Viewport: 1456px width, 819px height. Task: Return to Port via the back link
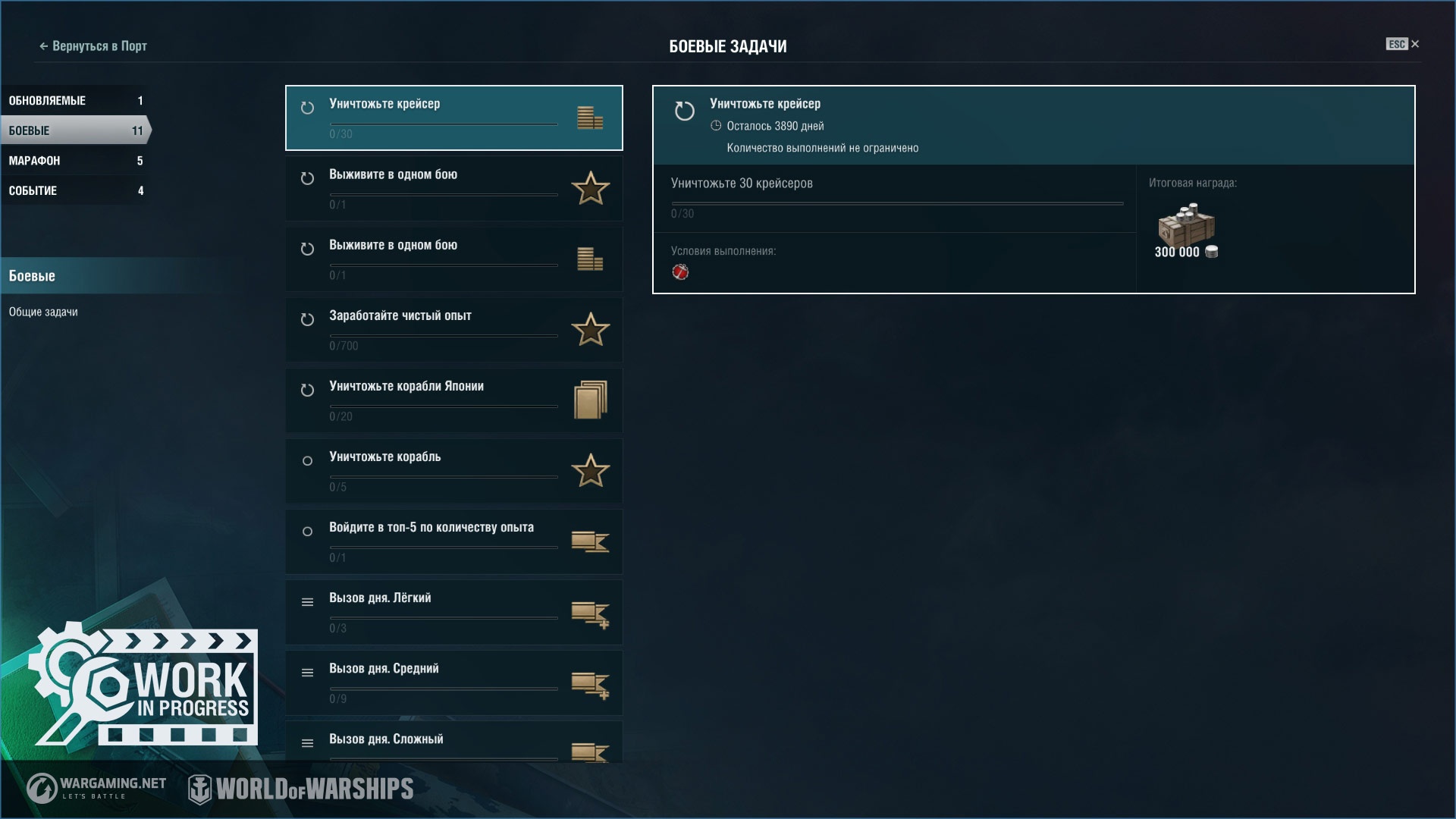click(93, 46)
